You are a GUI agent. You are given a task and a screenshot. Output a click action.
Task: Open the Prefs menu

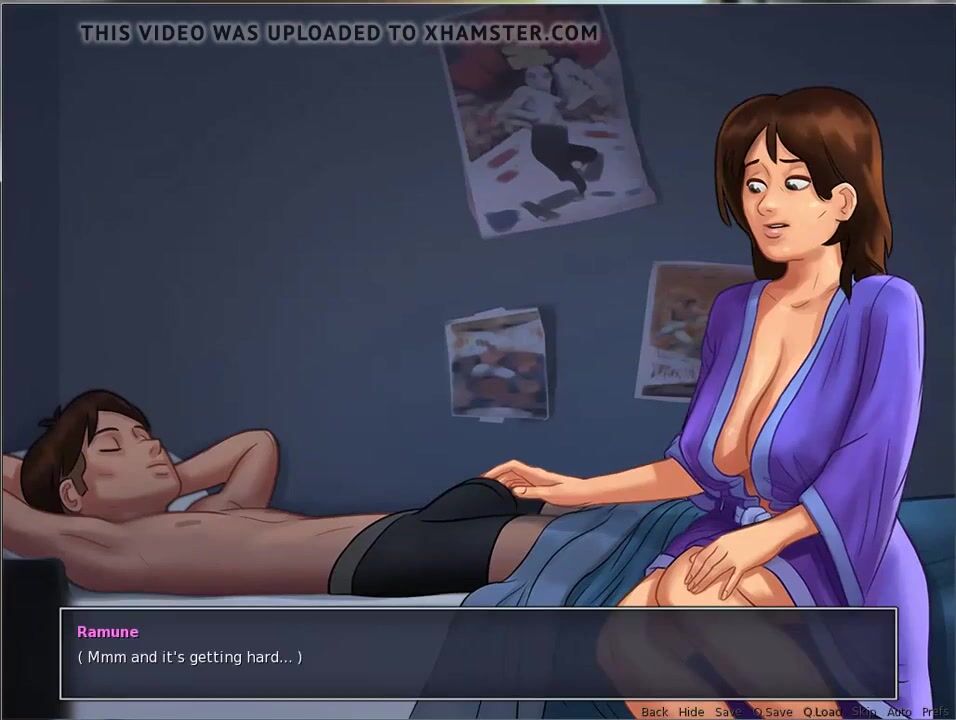[936, 712]
